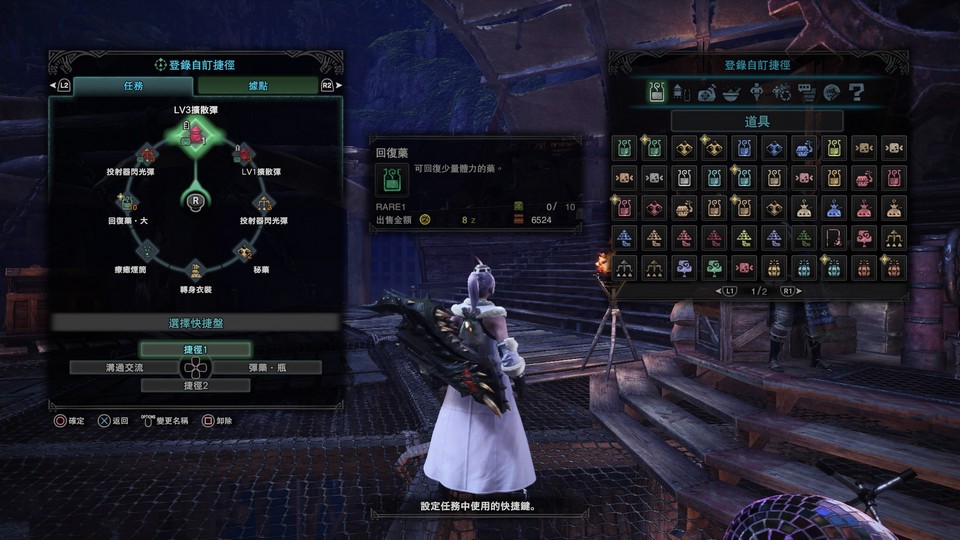Open the mortar and bowl crafting category

coord(732,93)
